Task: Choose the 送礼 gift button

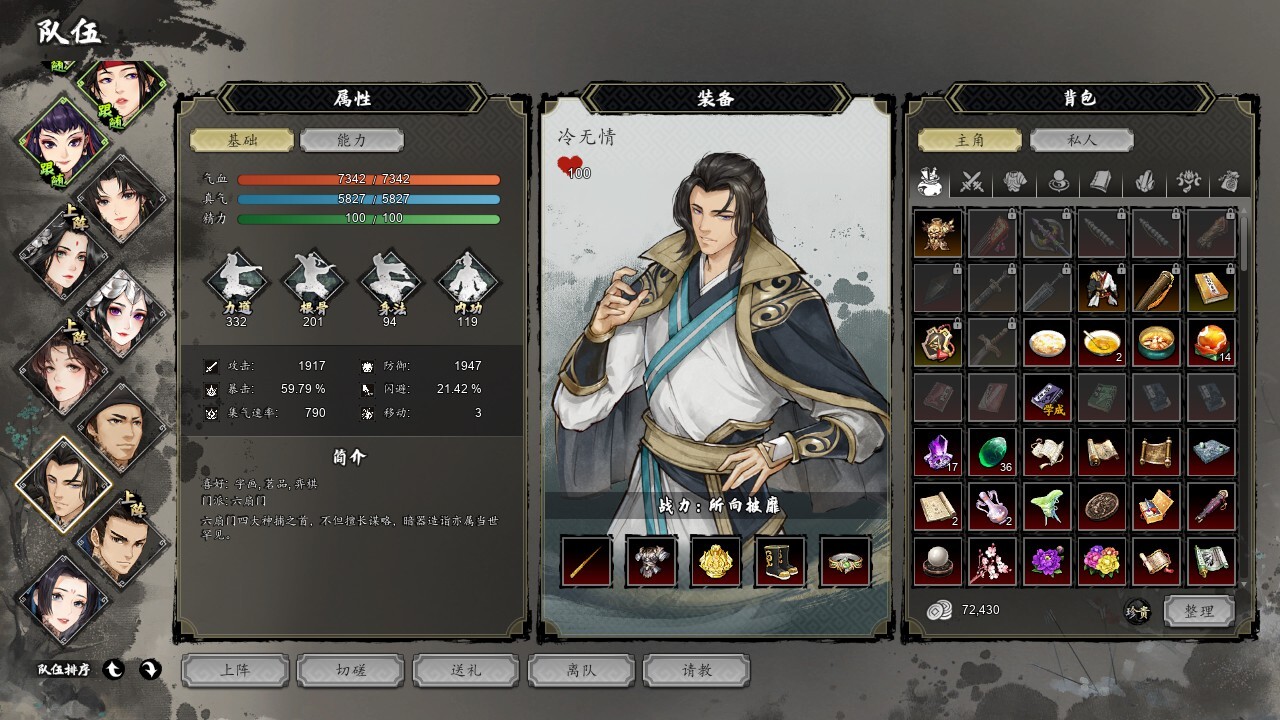Action: [x=466, y=670]
